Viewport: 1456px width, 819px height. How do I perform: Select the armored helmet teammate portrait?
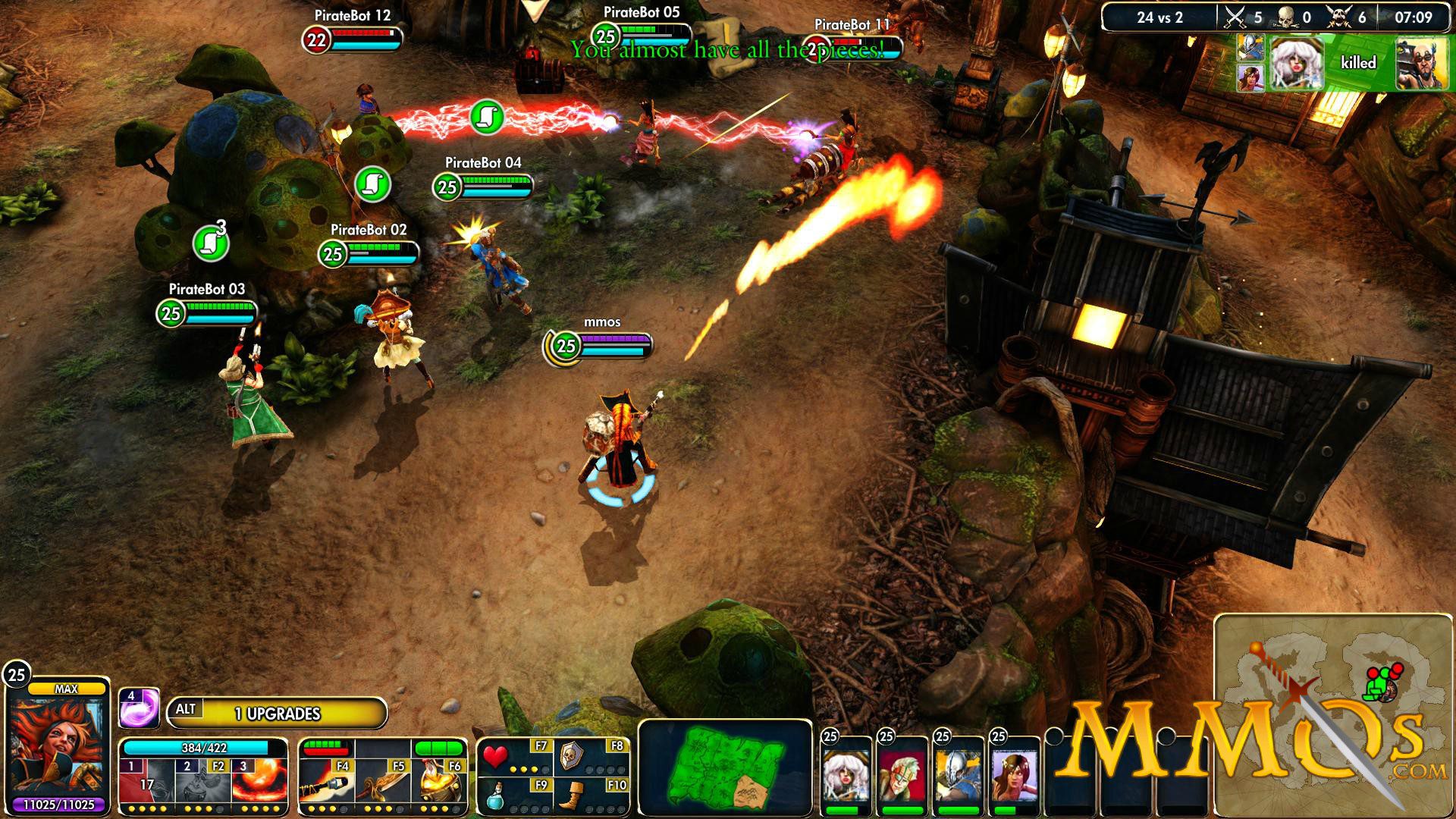[x=959, y=777]
